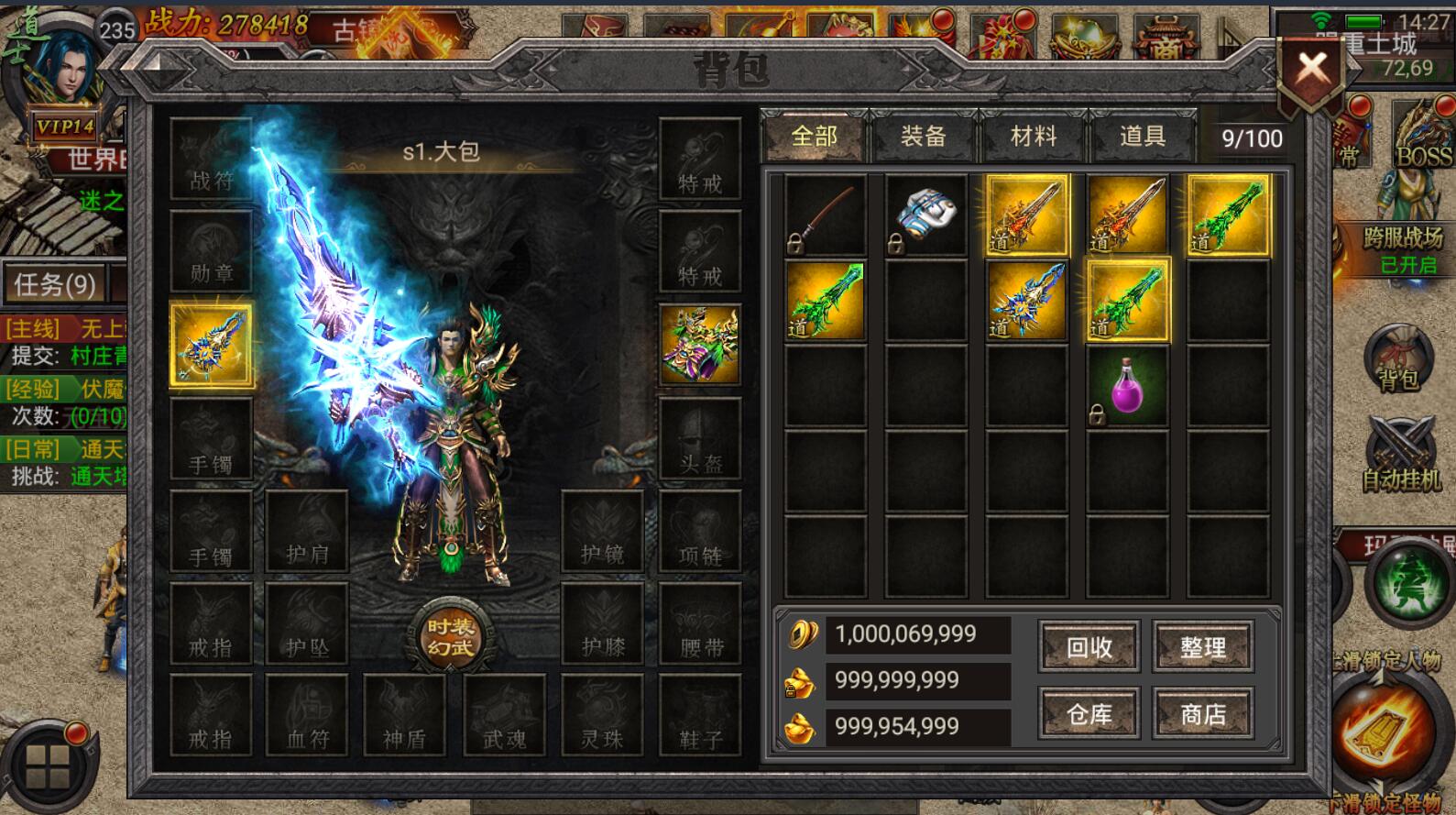1456x815 pixels.
Task: Select the equipped green armor slot
Action: click(700, 344)
